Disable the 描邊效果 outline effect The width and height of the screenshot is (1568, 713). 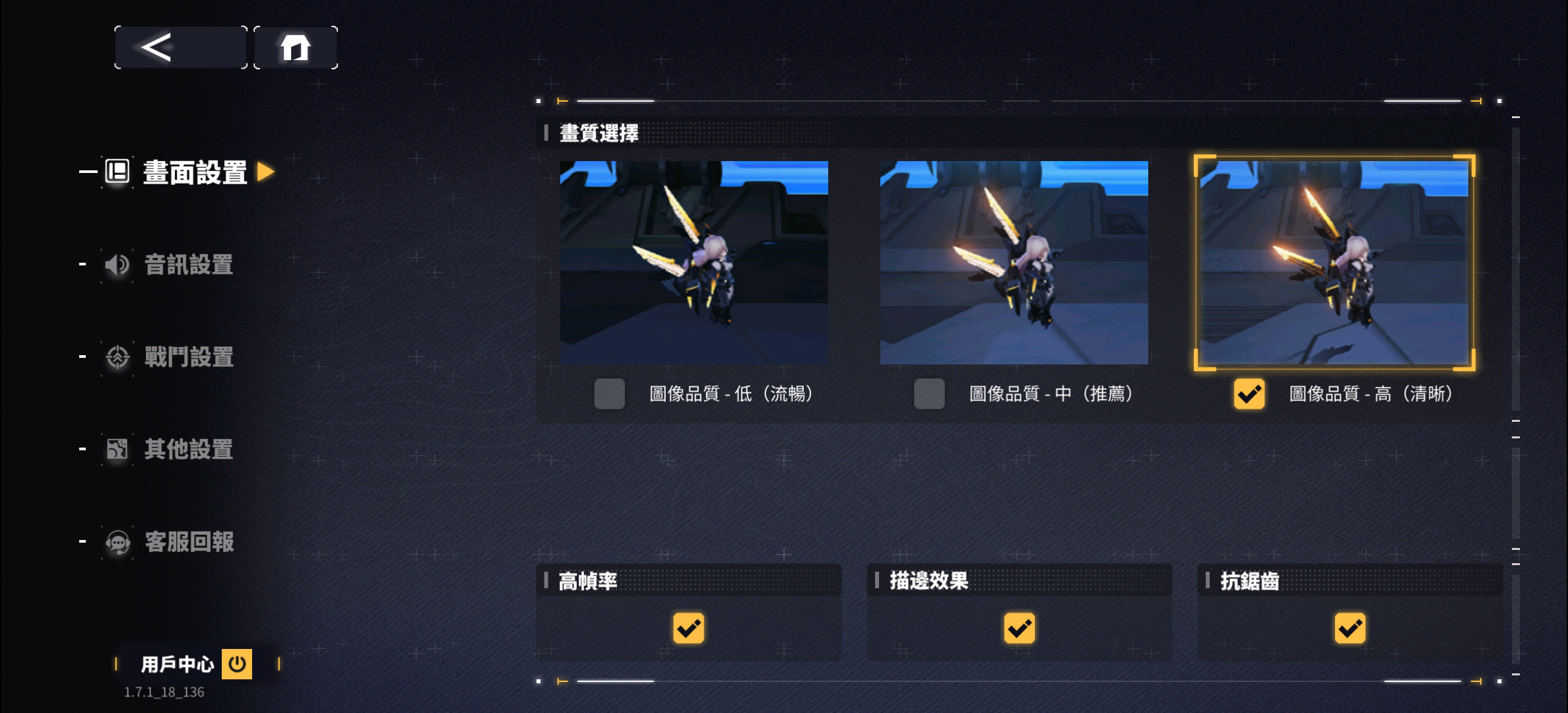click(1019, 628)
